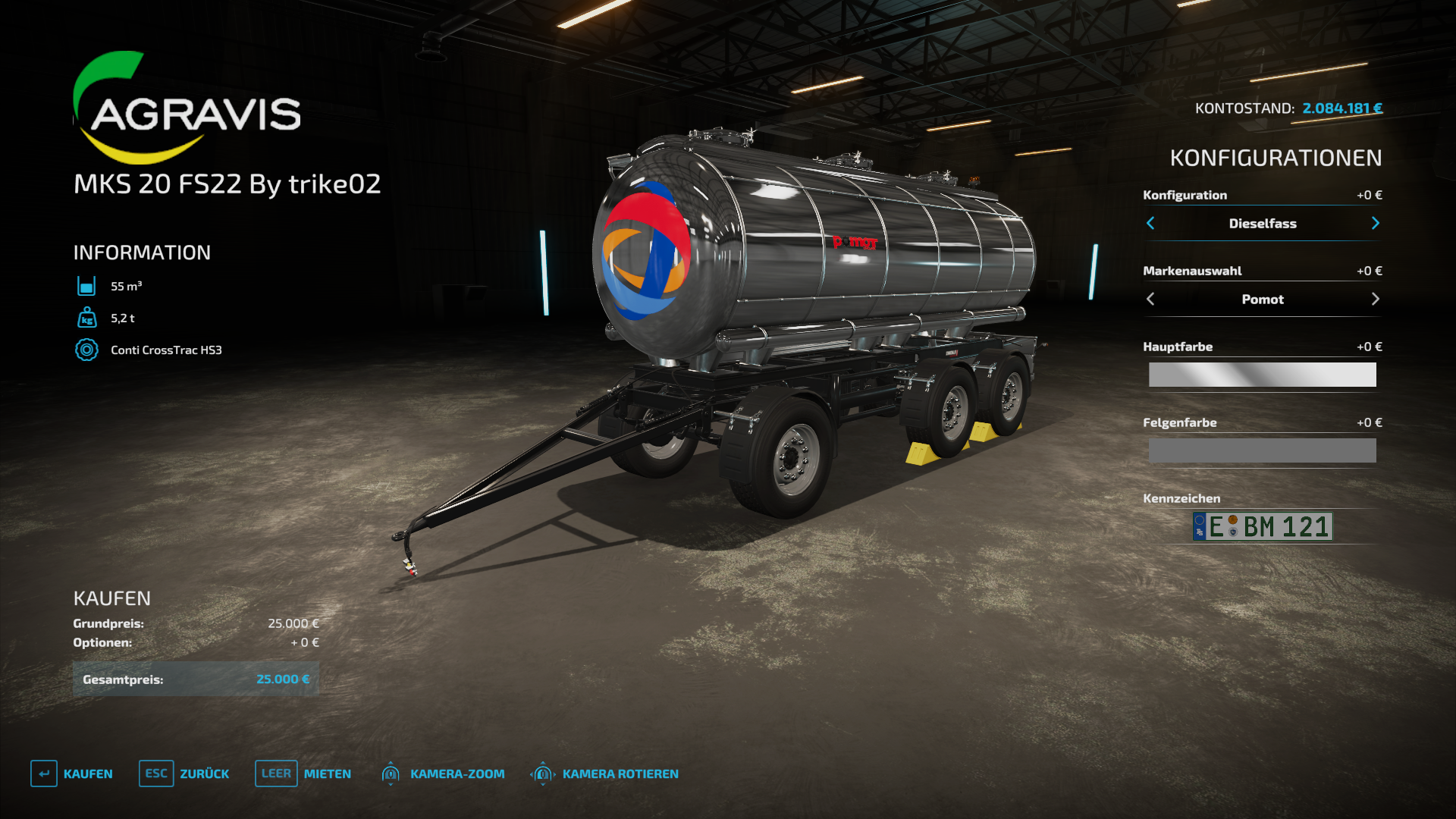Open the Hauptfarbe color swatch
The width and height of the screenshot is (1456, 819).
pos(1262,375)
